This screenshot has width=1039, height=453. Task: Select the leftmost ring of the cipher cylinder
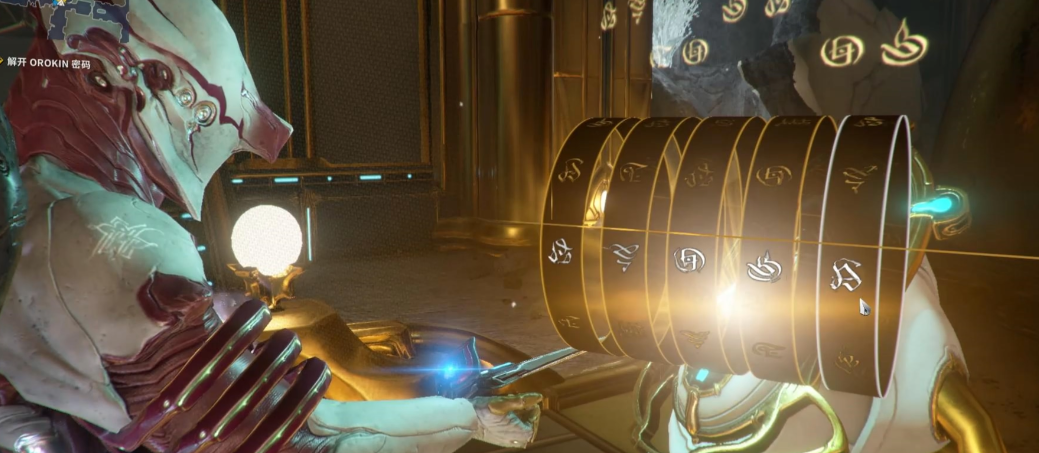click(566, 248)
